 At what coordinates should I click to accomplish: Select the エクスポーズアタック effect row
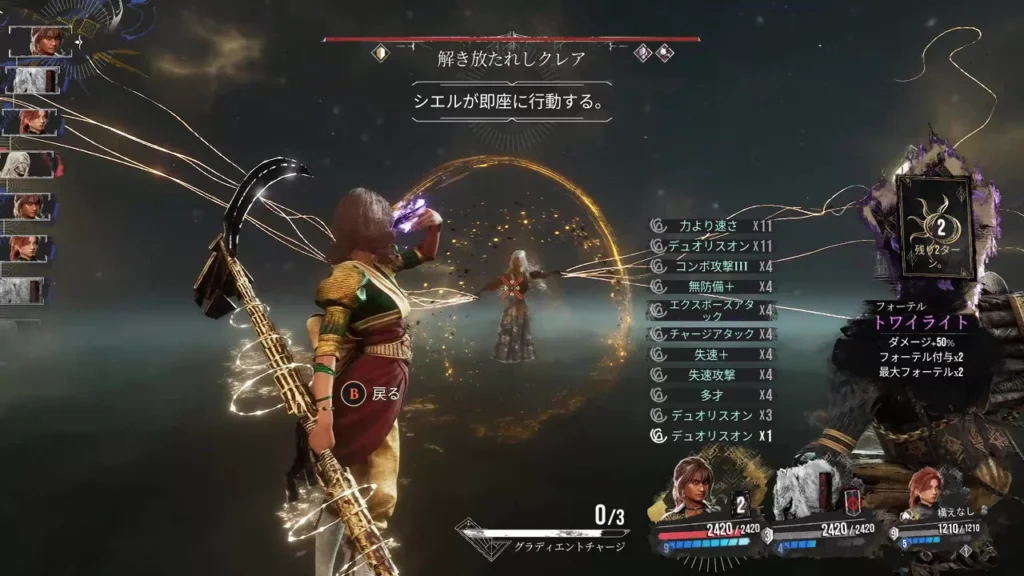point(711,310)
